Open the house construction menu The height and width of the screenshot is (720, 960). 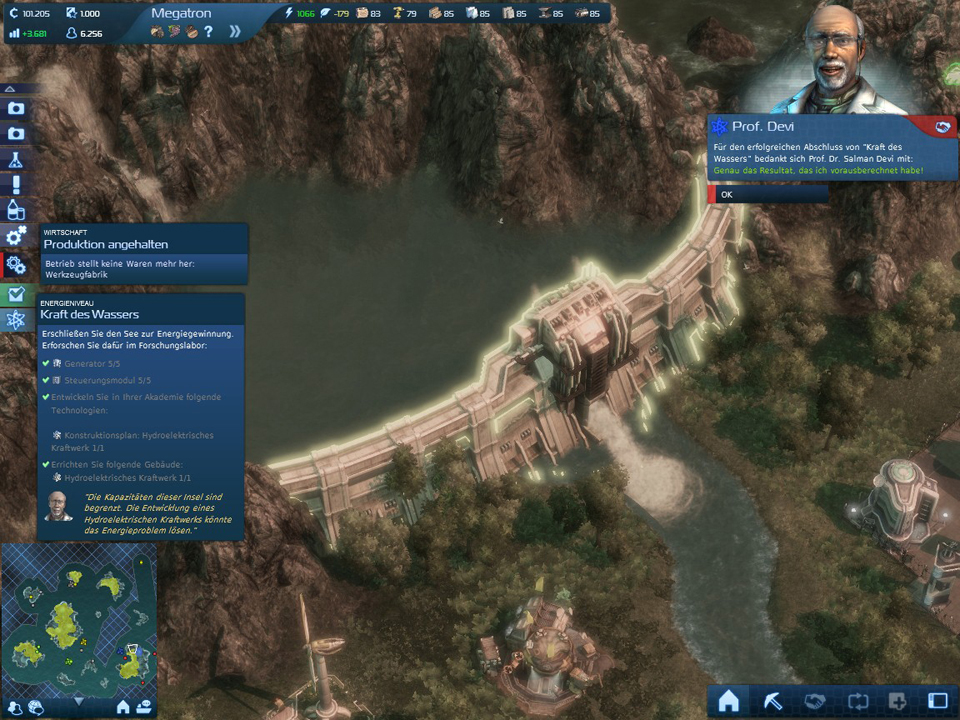coord(728,700)
